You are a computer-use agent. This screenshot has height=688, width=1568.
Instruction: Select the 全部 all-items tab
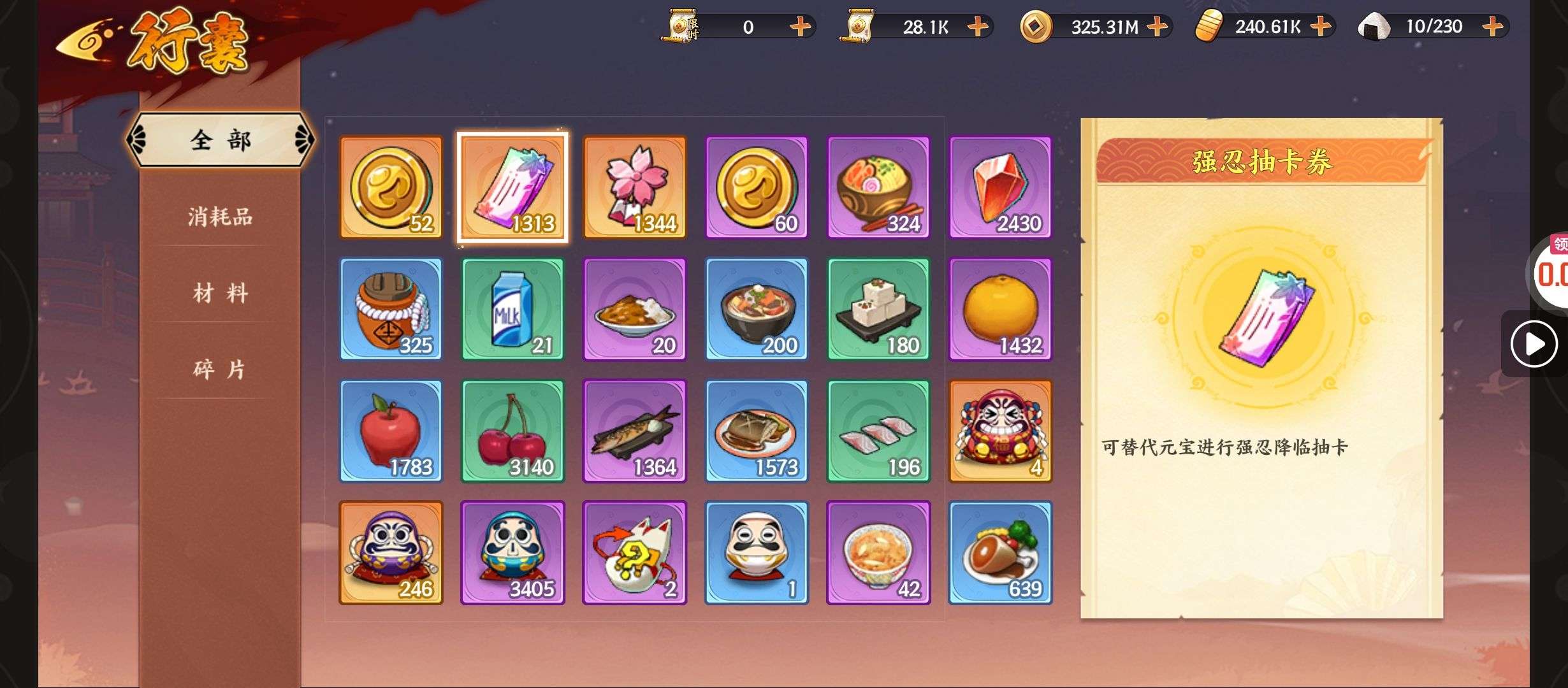click(x=220, y=140)
